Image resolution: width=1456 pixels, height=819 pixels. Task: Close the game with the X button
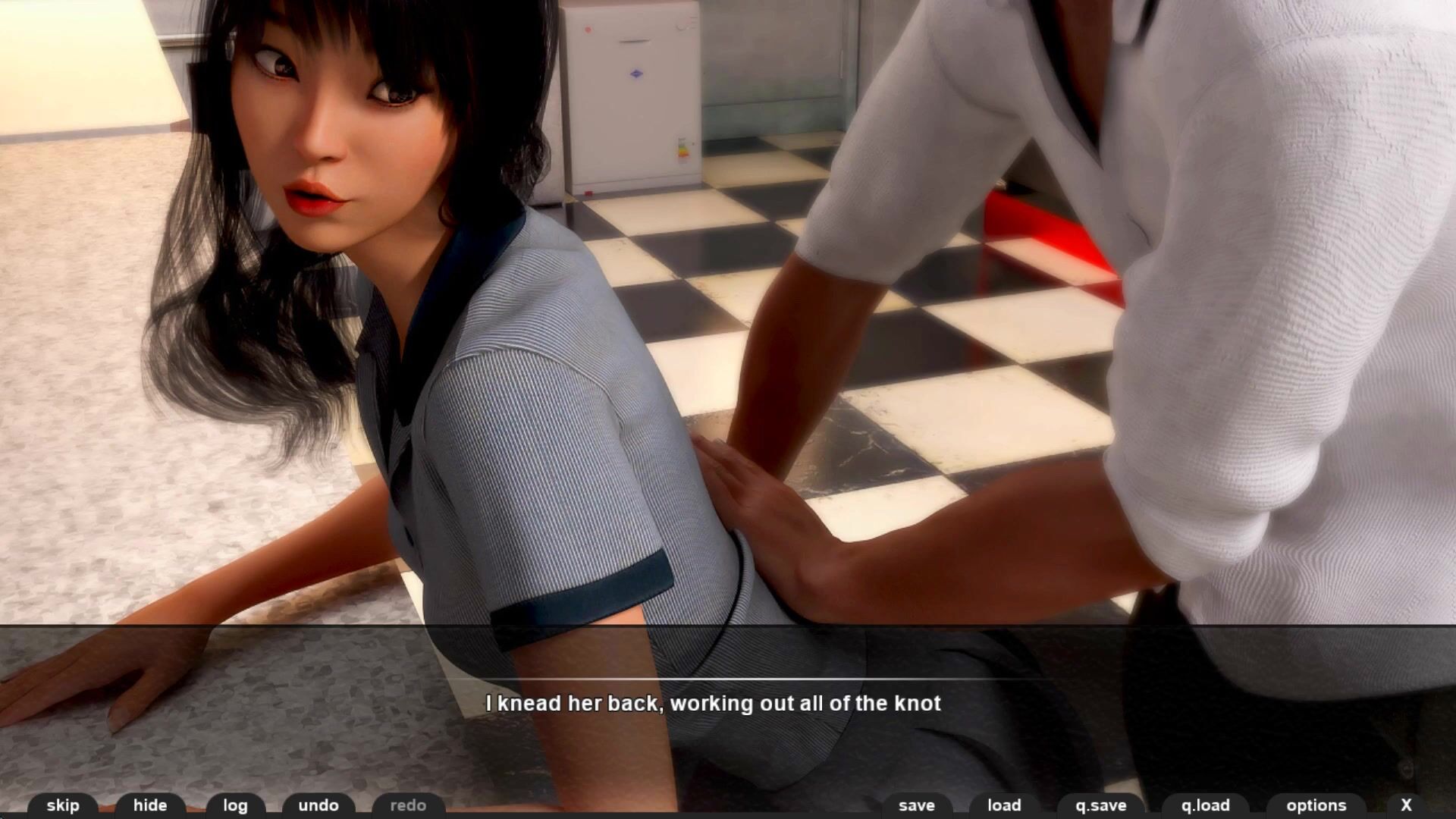[x=1406, y=805]
